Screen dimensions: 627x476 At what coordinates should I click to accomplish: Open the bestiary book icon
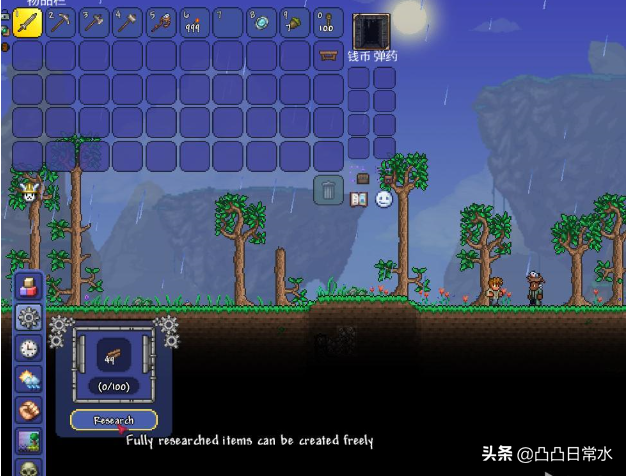[x=359, y=199]
